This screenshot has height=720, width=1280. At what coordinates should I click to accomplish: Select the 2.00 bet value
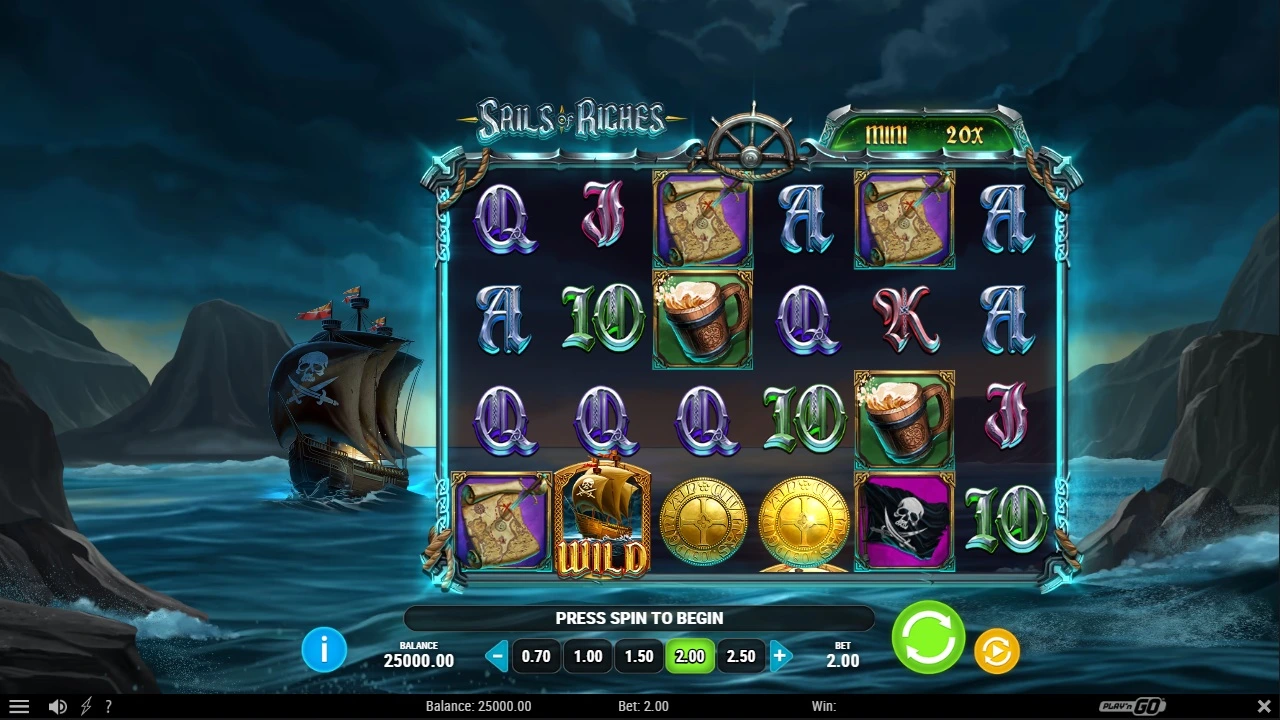[x=690, y=657]
